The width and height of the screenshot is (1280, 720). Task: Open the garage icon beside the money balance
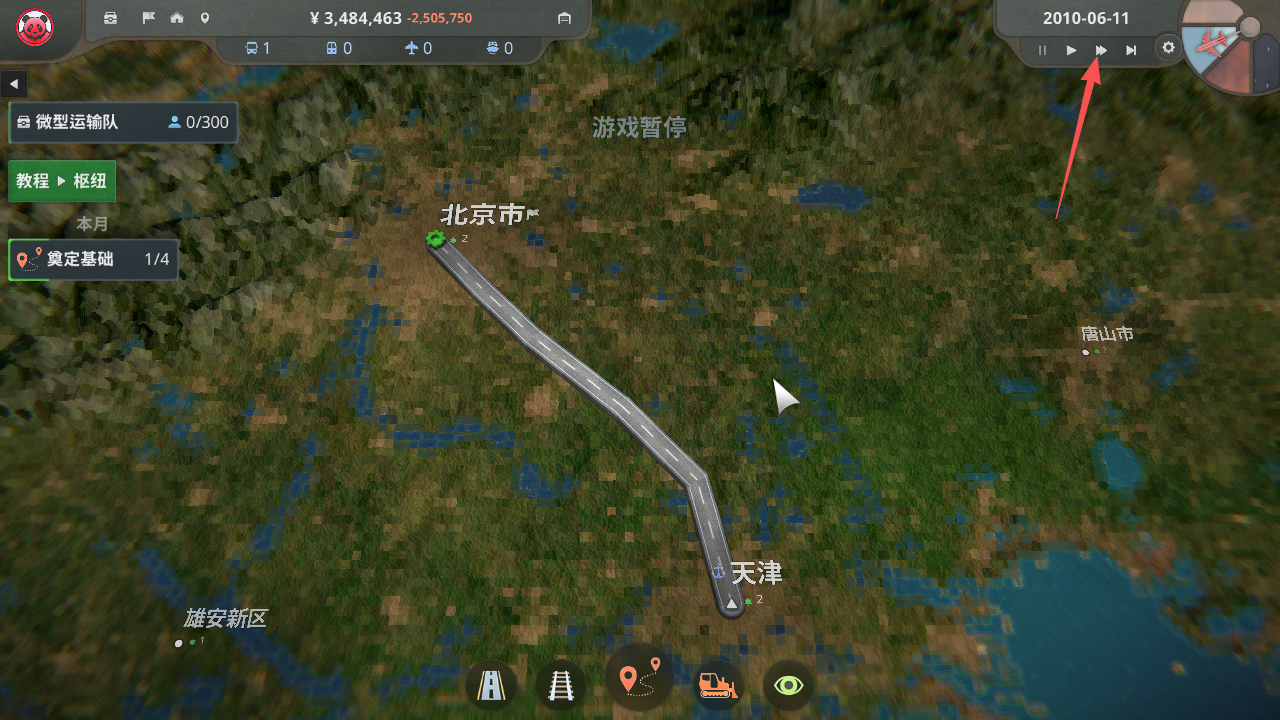(x=564, y=18)
